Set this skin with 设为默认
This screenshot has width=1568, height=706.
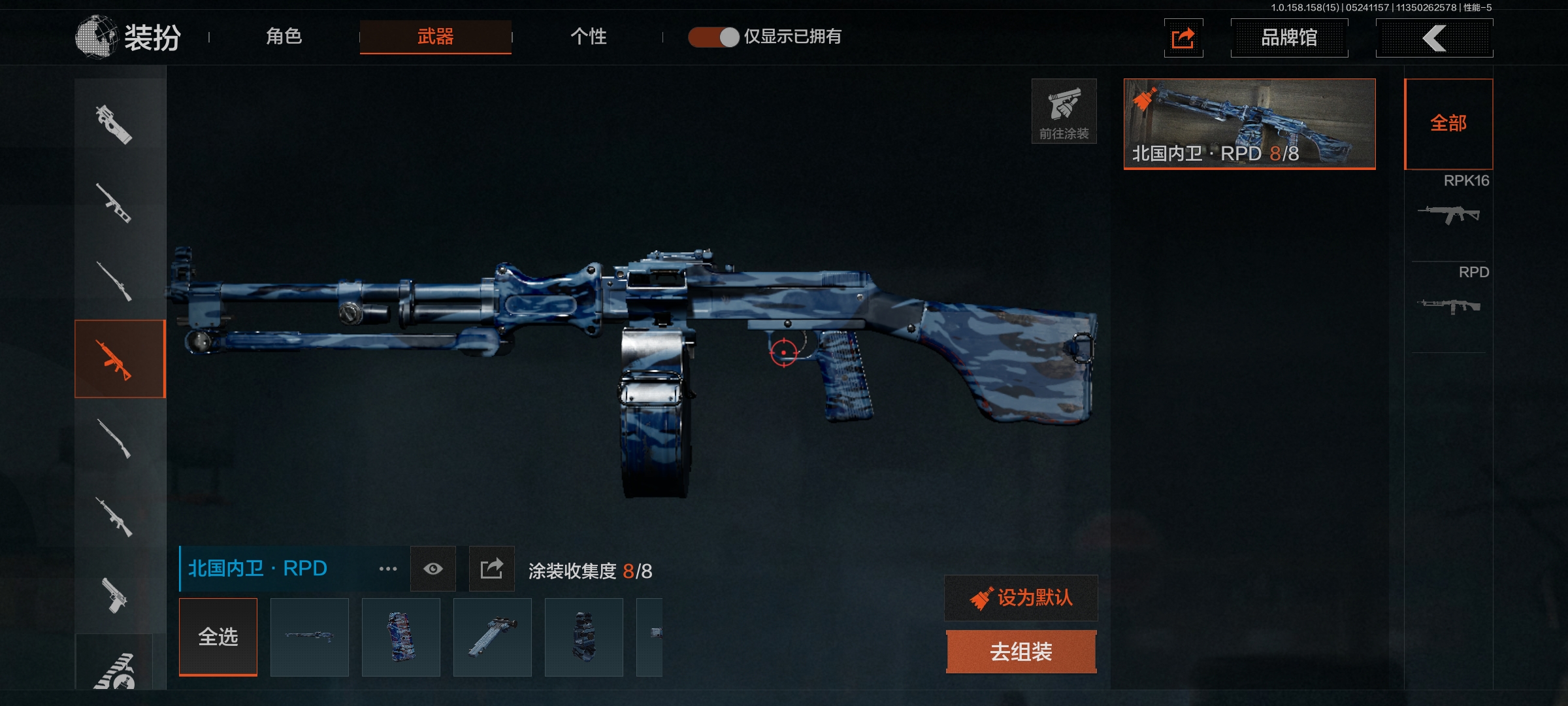coord(1021,597)
